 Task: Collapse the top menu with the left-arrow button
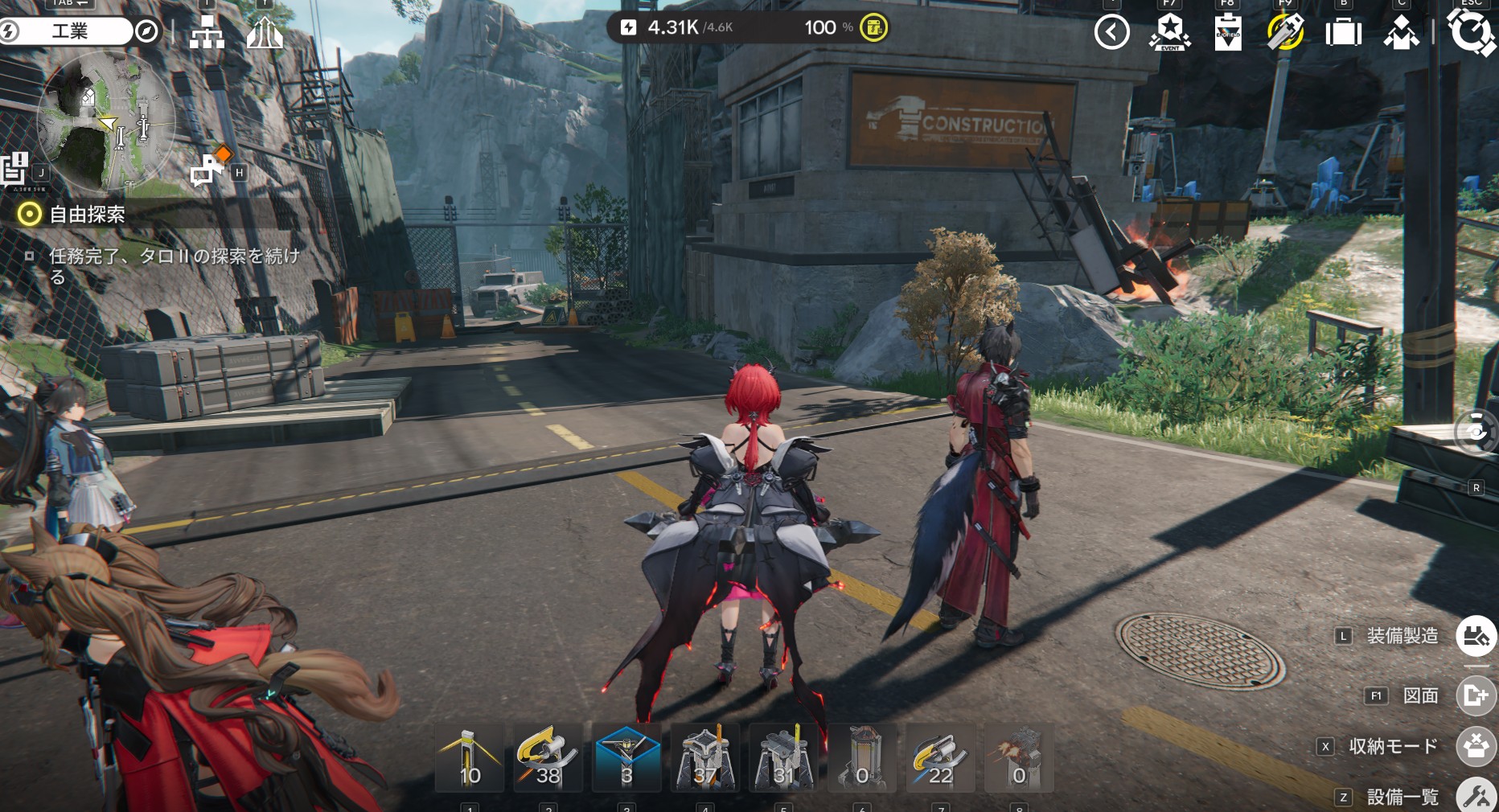point(1112,32)
